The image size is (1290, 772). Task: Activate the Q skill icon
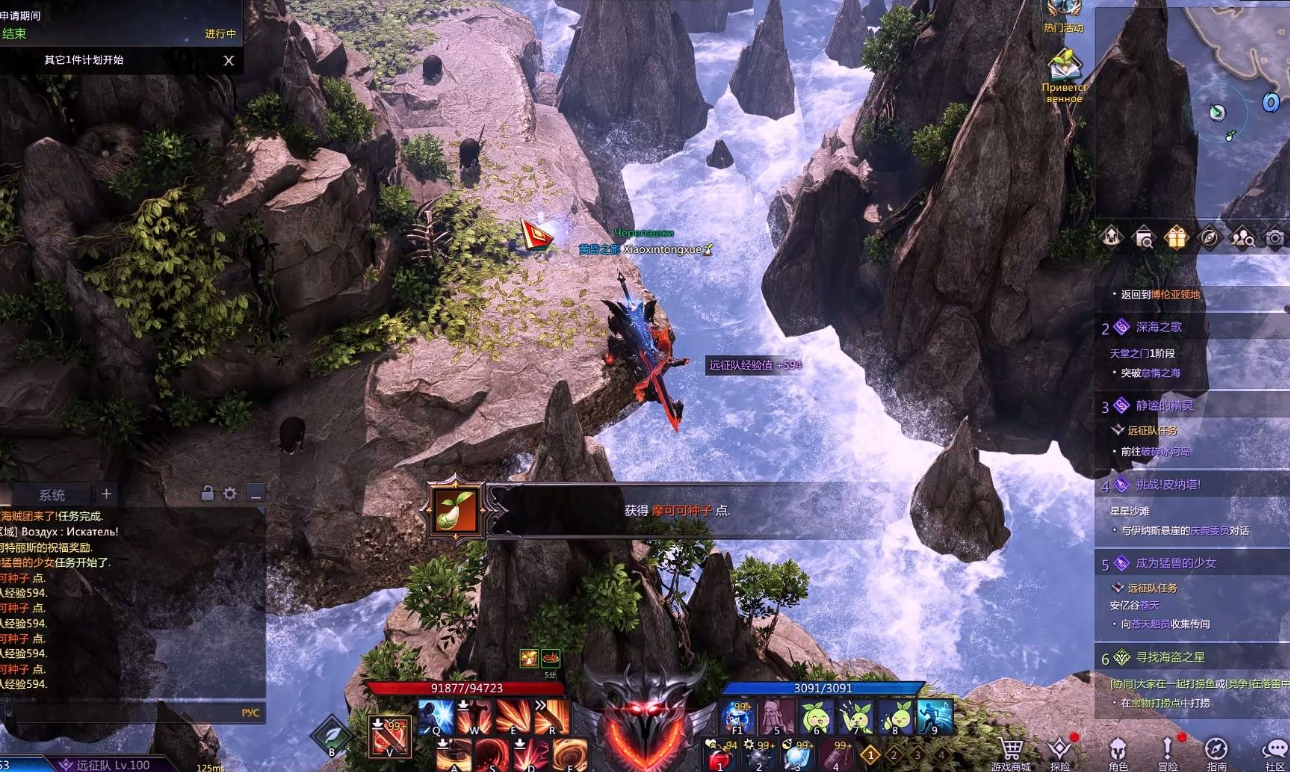(436, 717)
